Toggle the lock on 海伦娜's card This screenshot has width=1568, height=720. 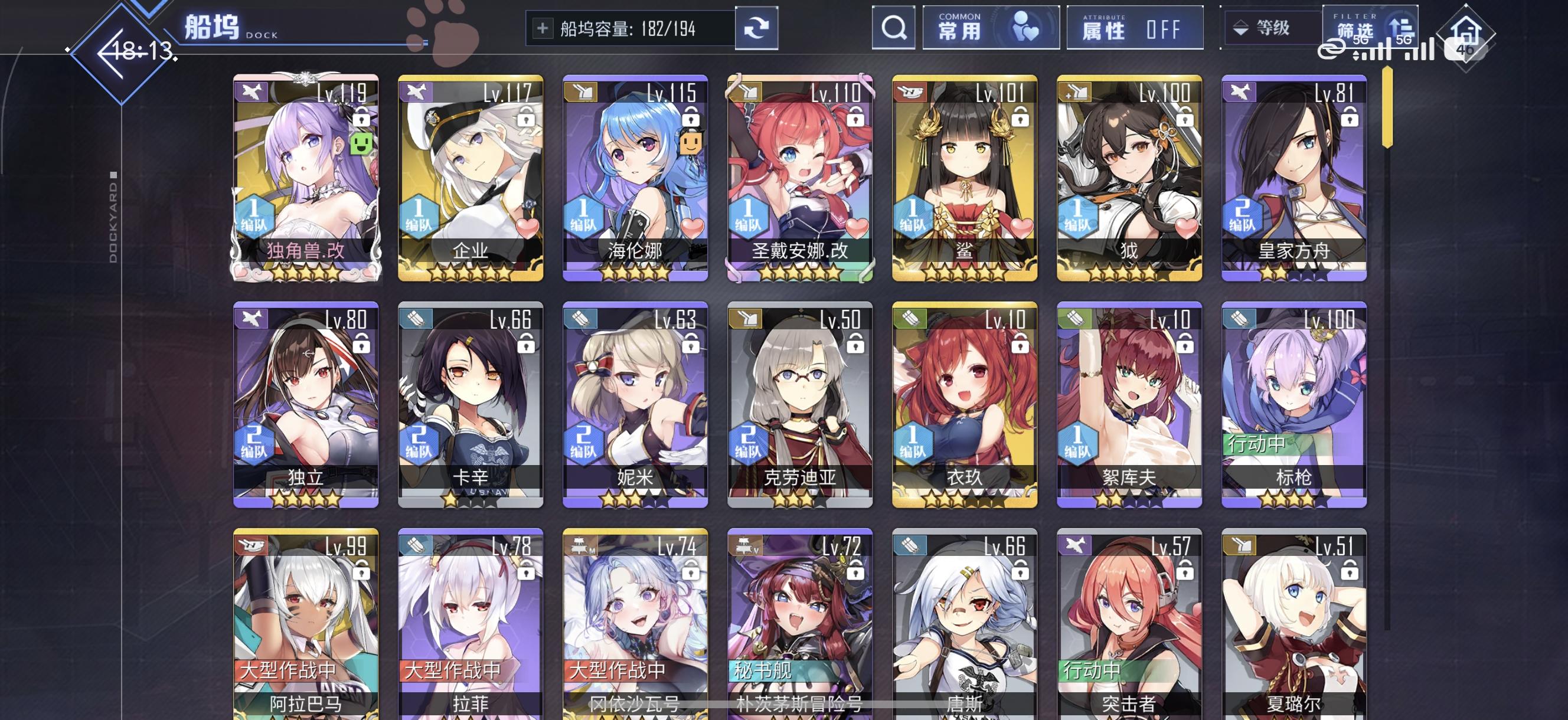[x=692, y=117]
